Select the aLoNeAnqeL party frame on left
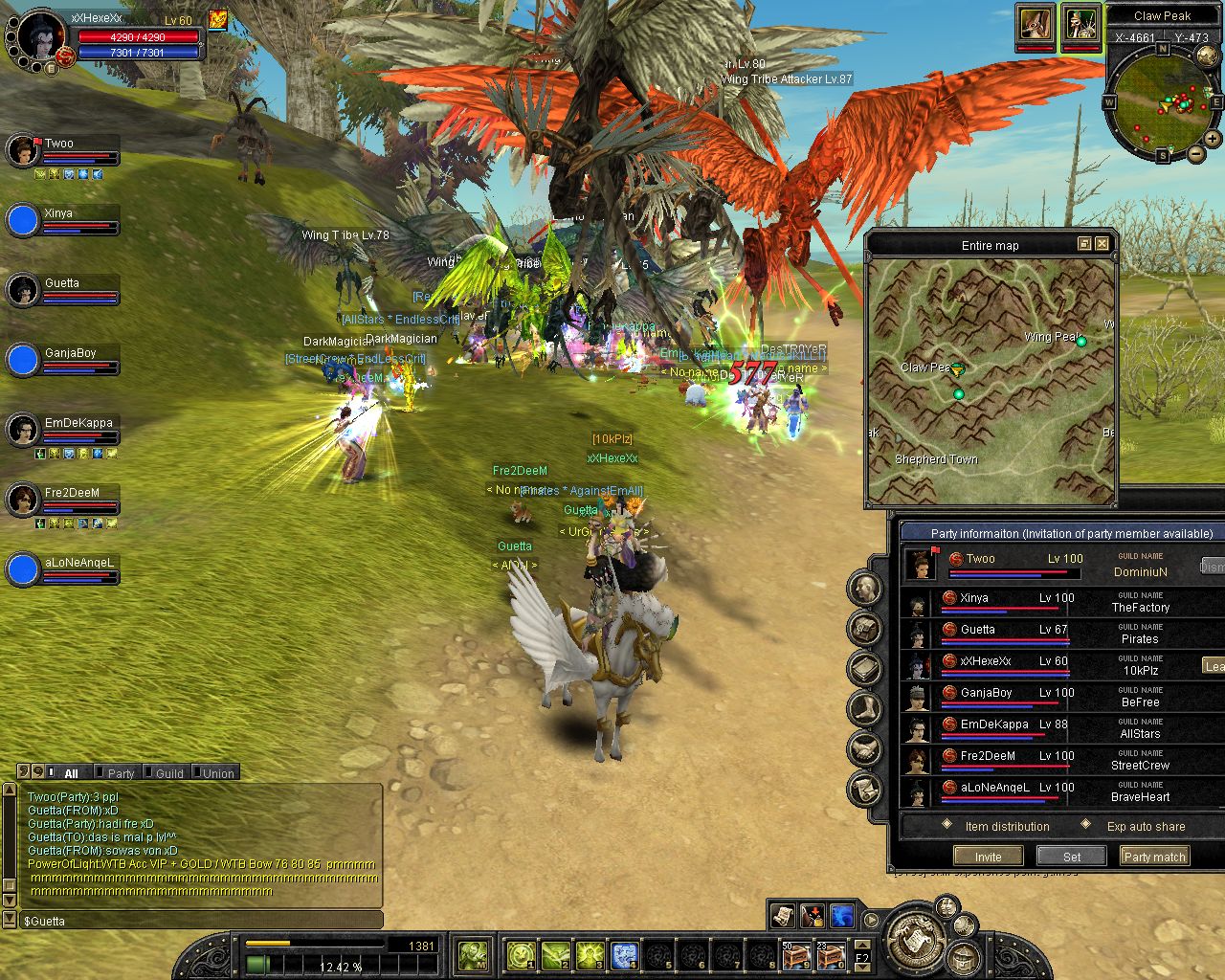The width and height of the screenshot is (1225, 980). click(63, 568)
